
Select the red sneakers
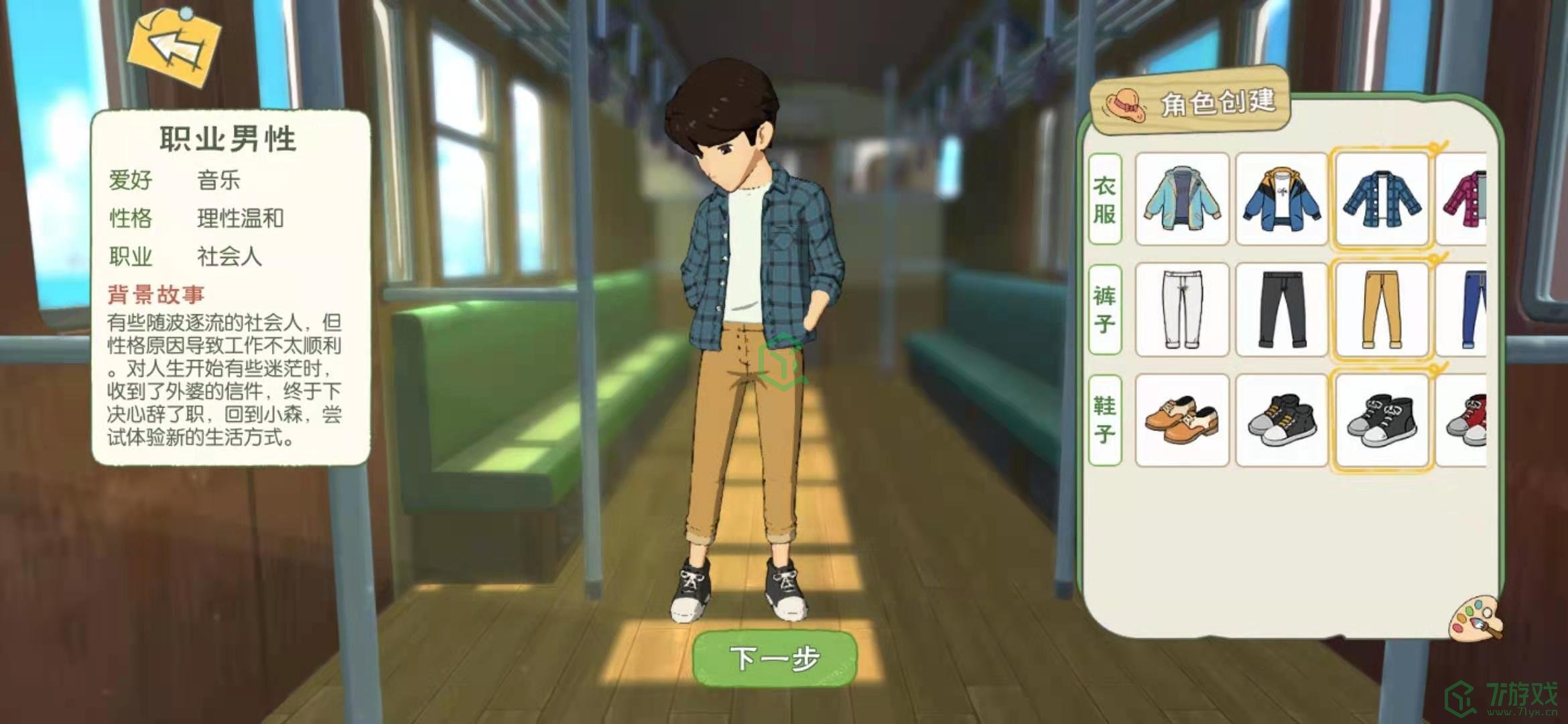point(1467,420)
